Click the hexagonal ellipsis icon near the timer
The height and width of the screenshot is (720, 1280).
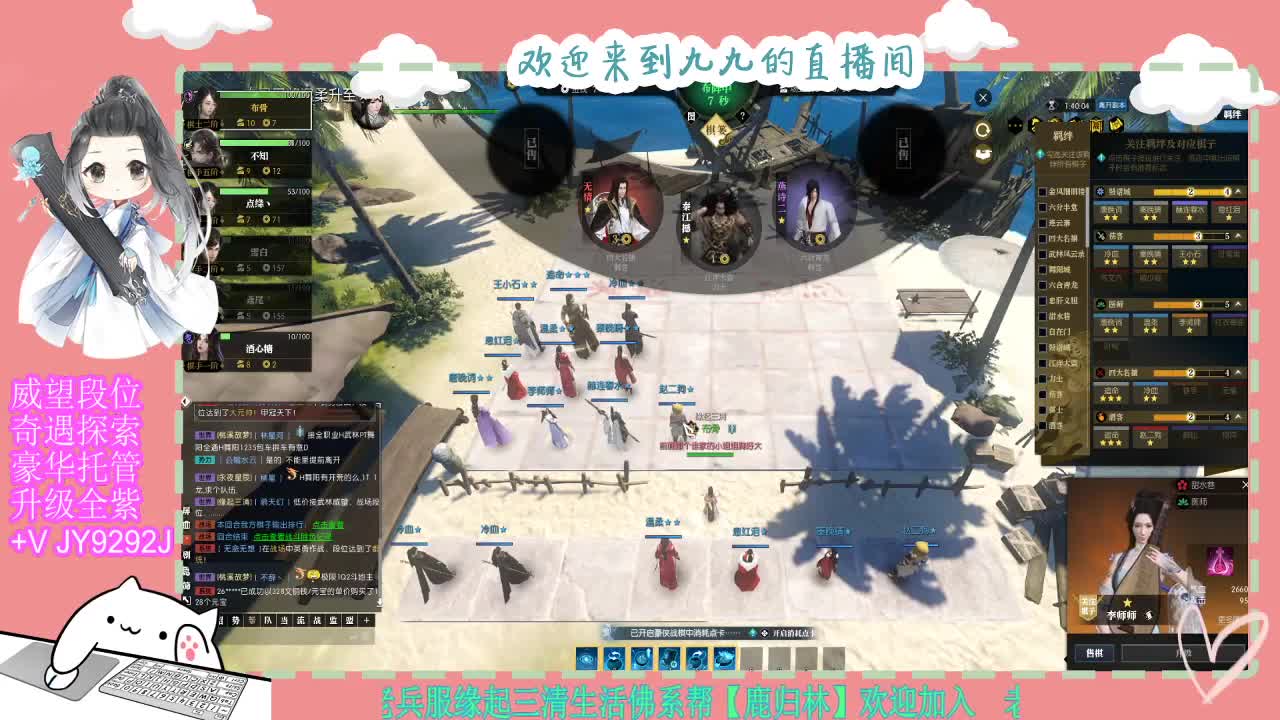1015,123
